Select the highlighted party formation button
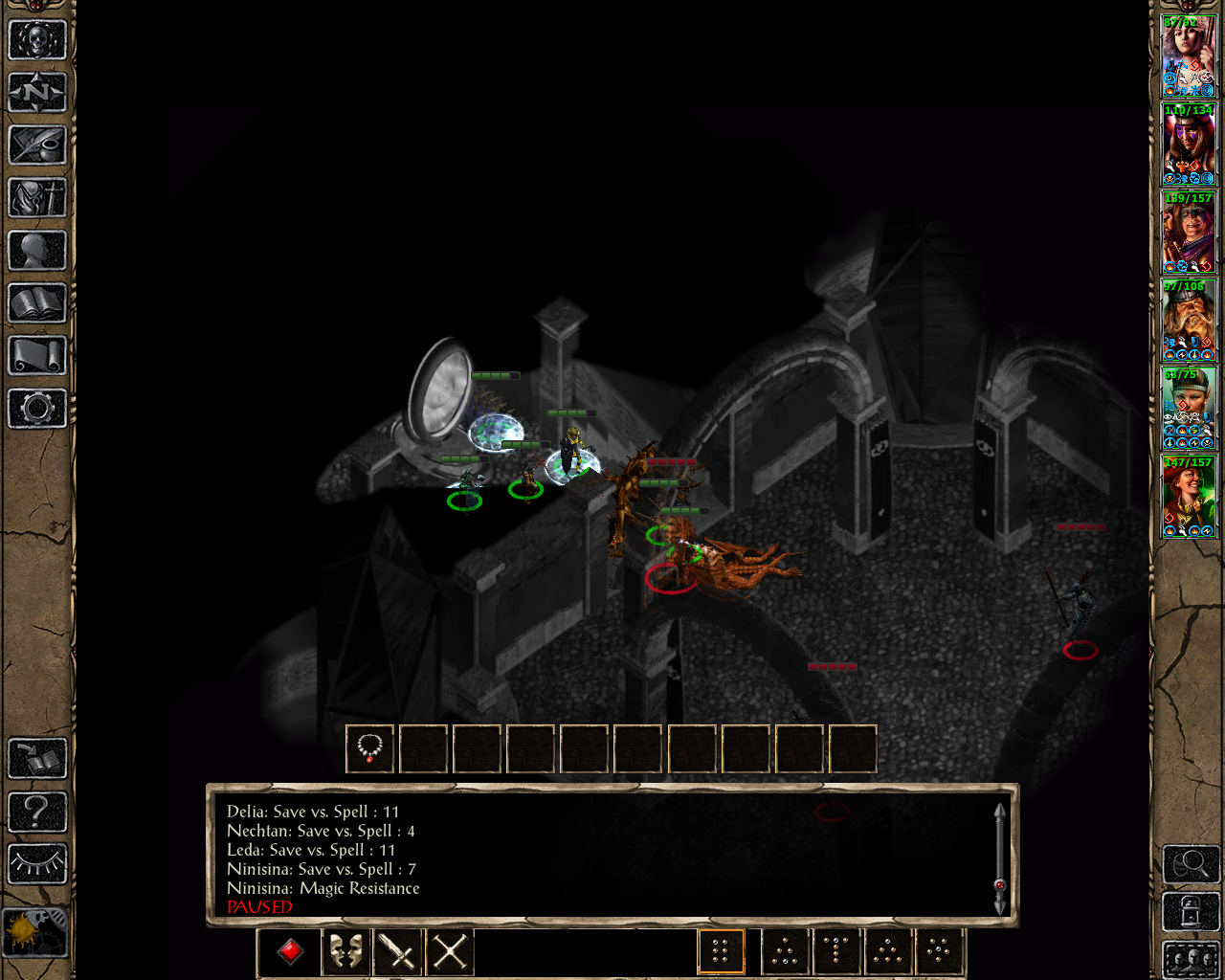Viewport: 1225px width, 980px height. [721, 952]
